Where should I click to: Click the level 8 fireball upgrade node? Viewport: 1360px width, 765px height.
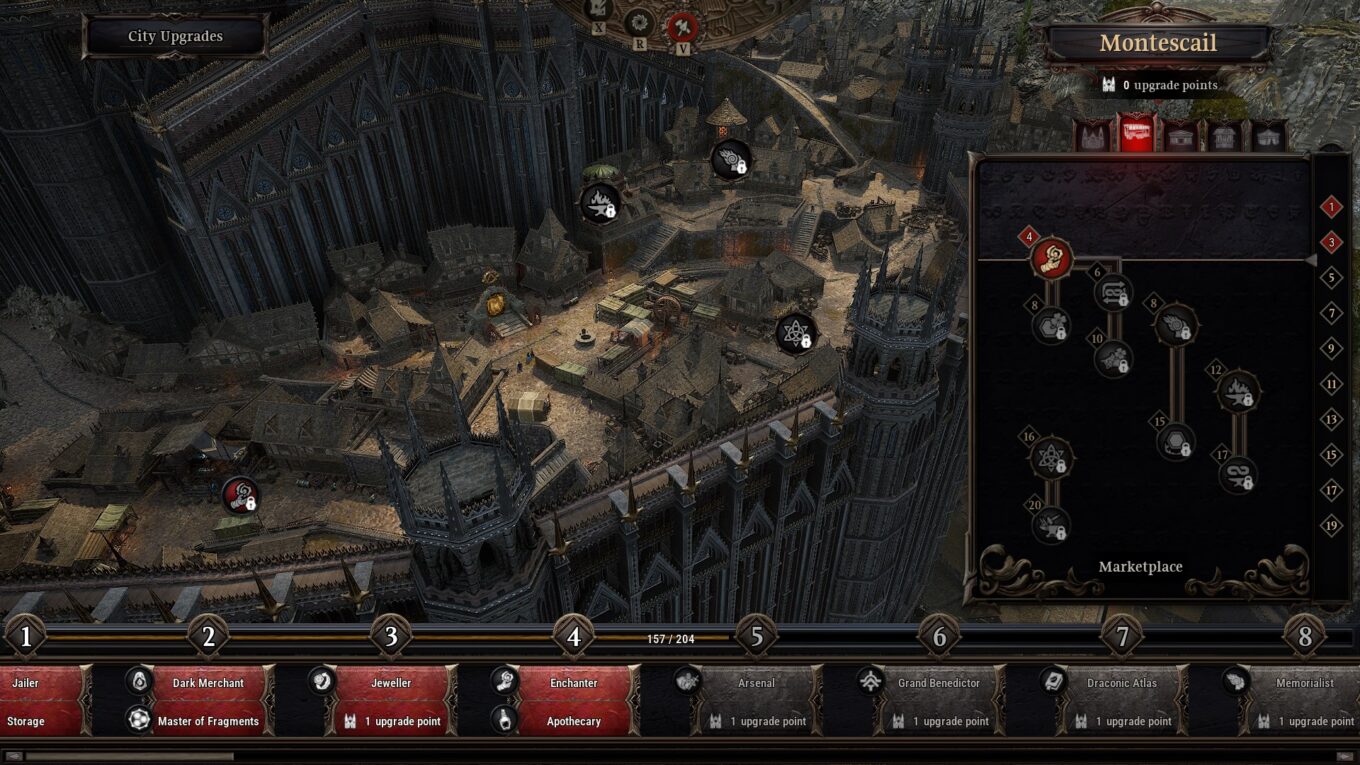point(1178,323)
